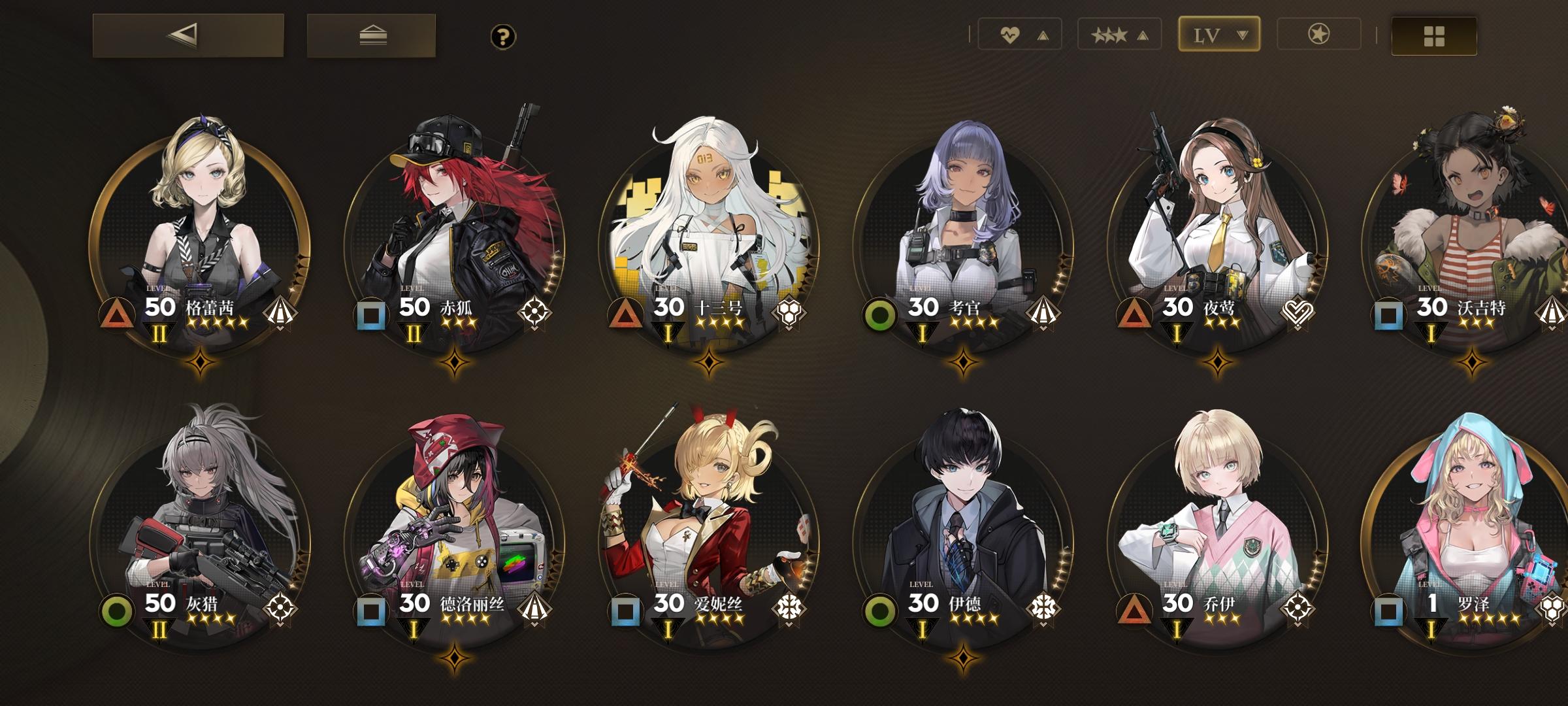The width and height of the screenshot is (1568, 706).
Task: Click the heart filter icon in the top bar
Action: coord(1010,35)
